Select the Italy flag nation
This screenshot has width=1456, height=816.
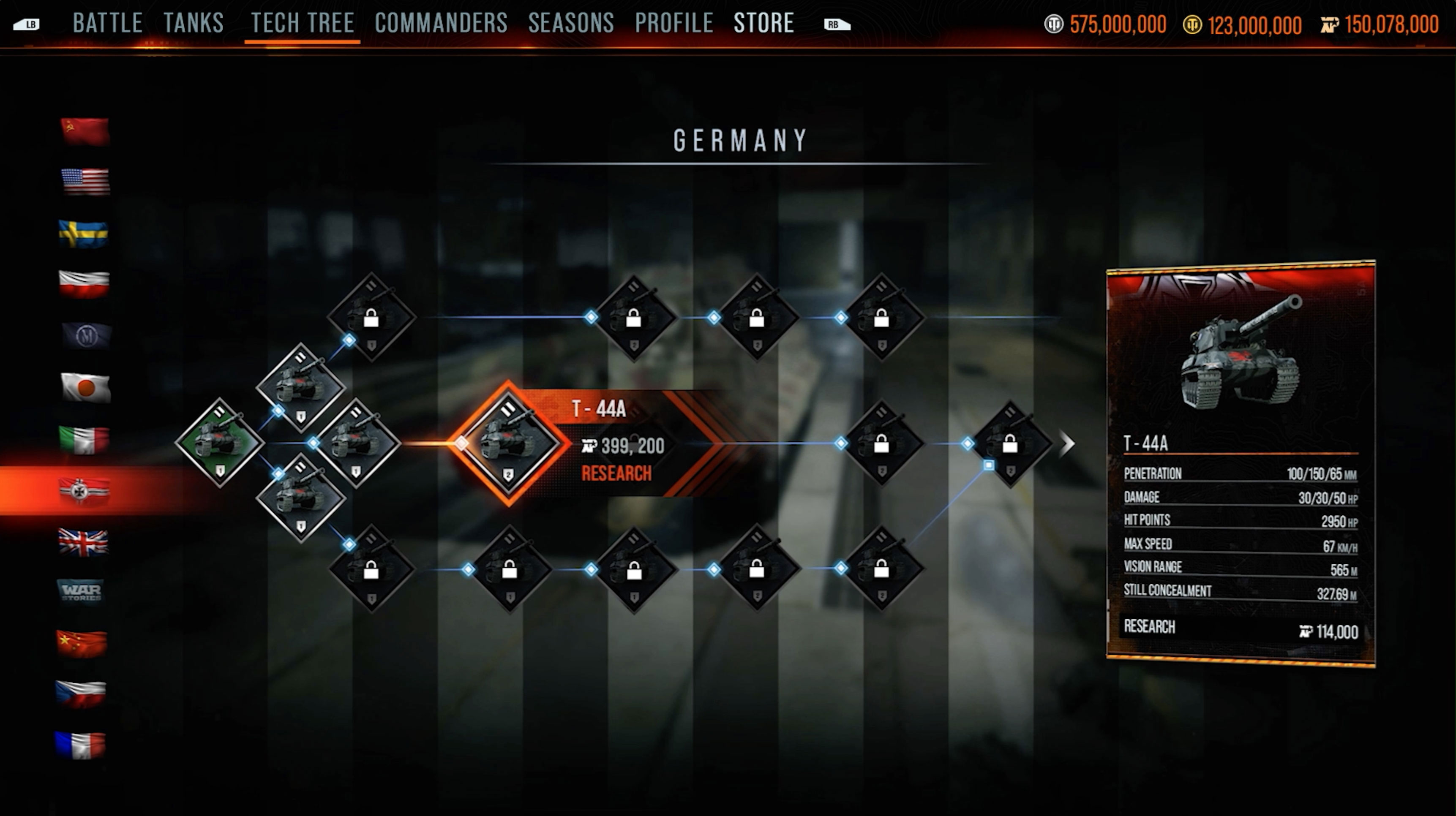click(x=84, y=440)
